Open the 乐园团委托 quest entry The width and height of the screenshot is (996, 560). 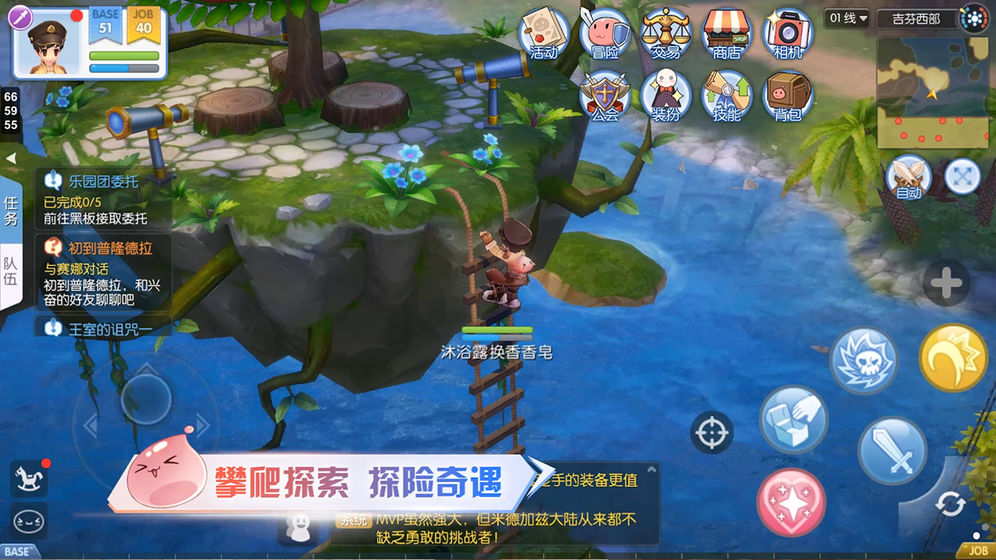pyautogui.click(x=104, y=198)
